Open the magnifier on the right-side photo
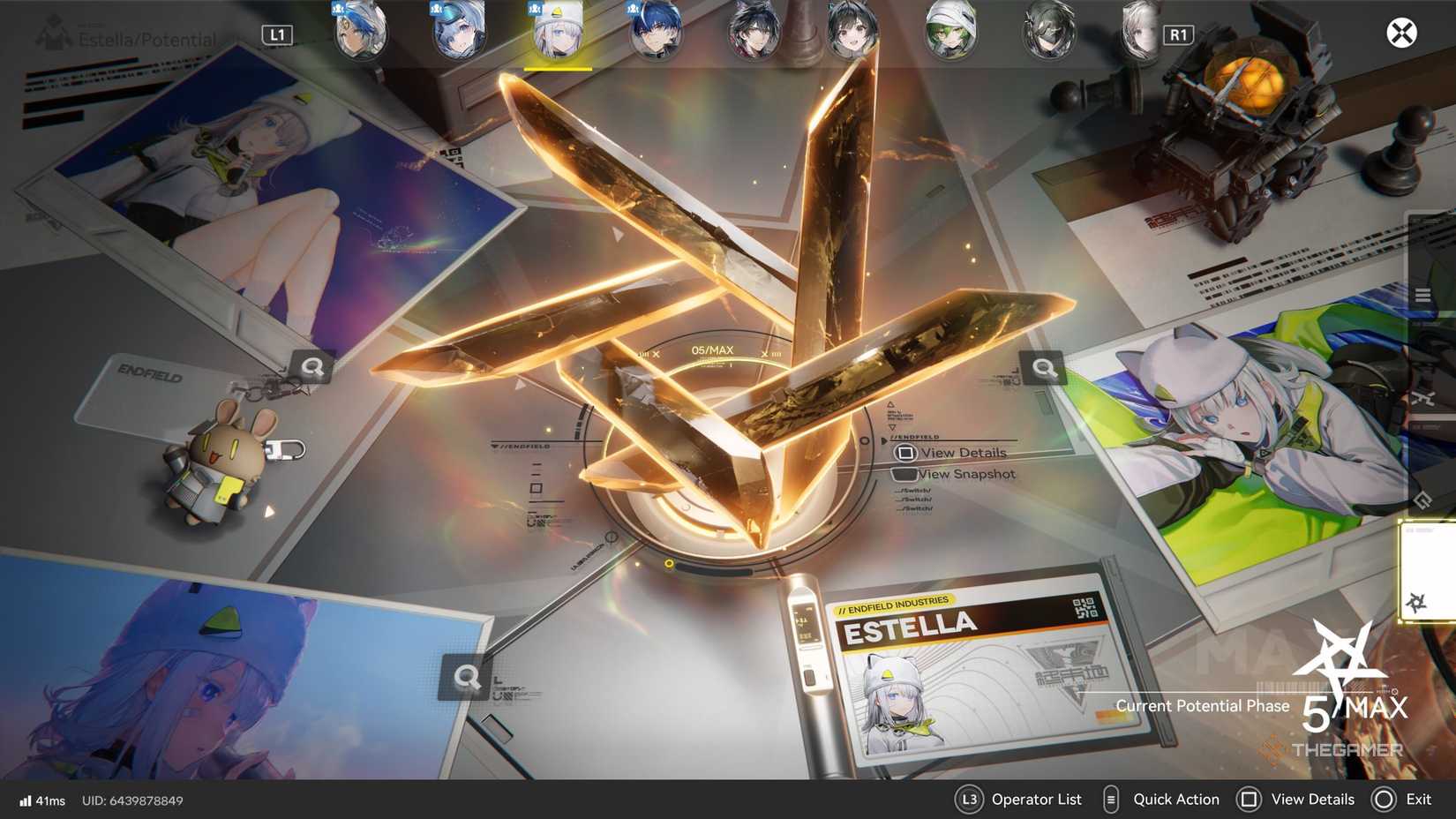Image resolution: width=1456 pixels, height=819 pixels. click(x=1045, y=368)
